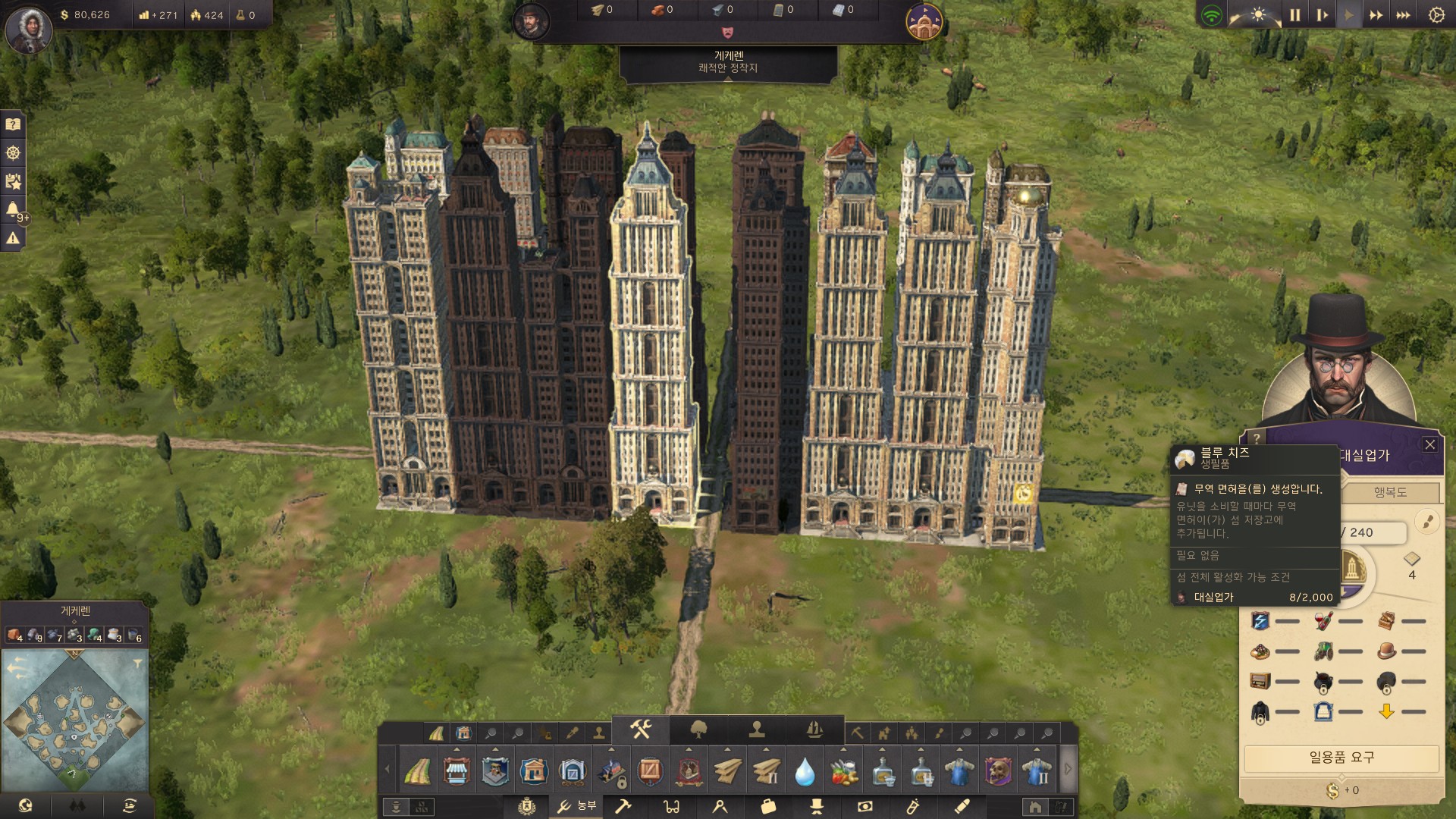Close the investor residence panel
This screenshot has height=819, width=1456.
[1430, 445]
